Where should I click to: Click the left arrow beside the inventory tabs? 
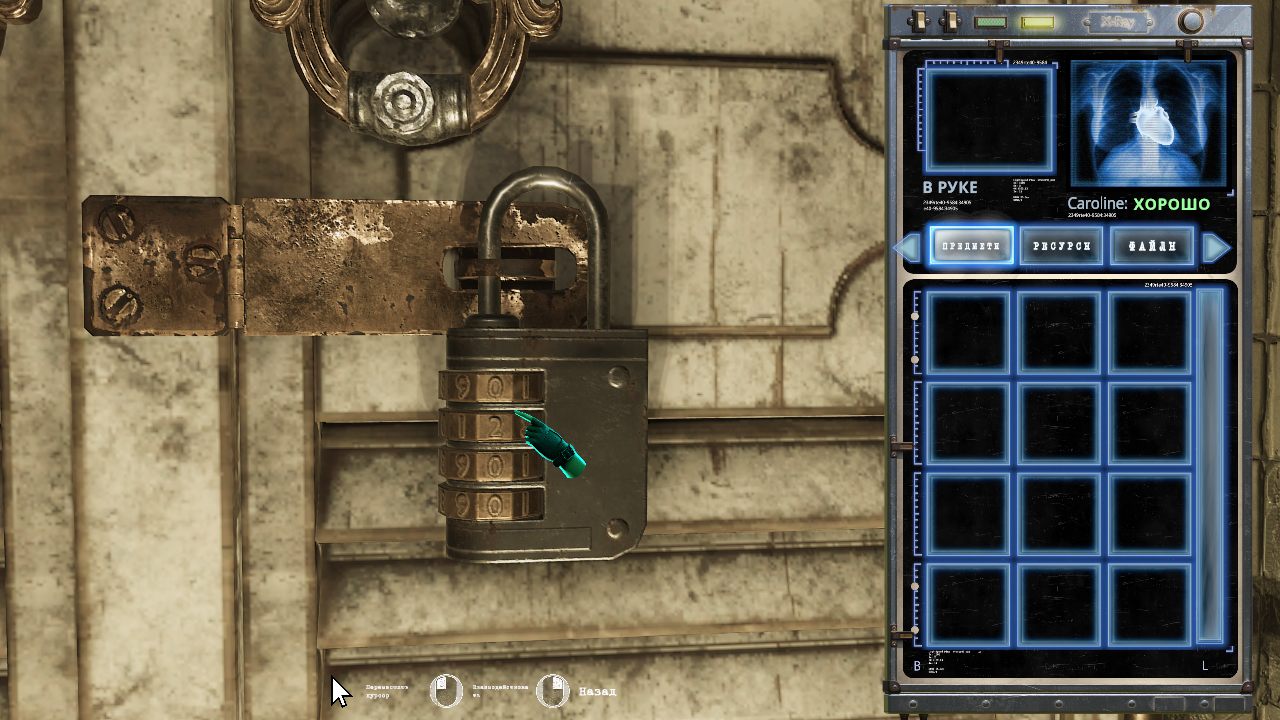point(908,247)
